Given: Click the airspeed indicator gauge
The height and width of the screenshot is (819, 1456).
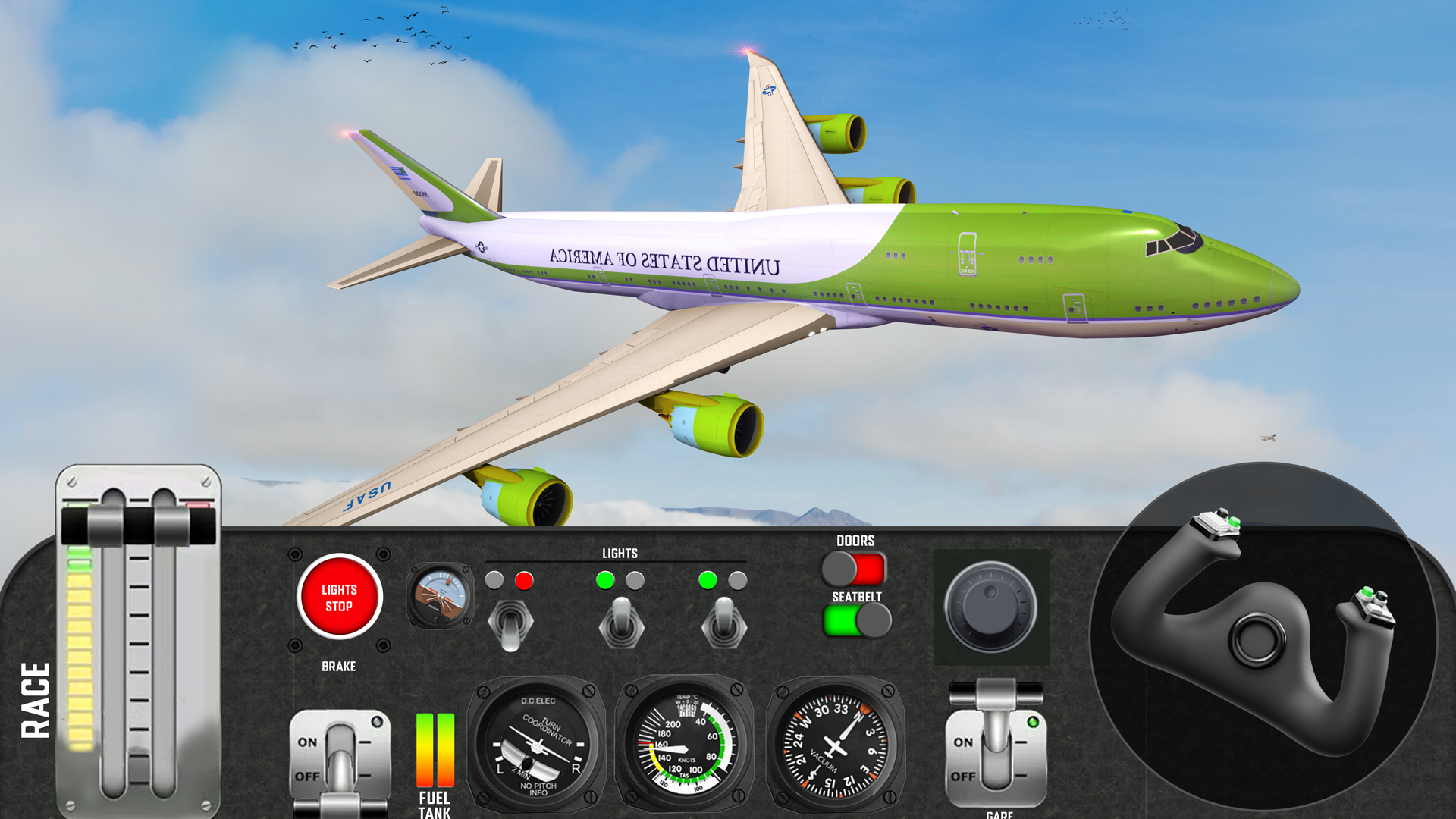Looking at the screenshot, I should click(681, 747).
